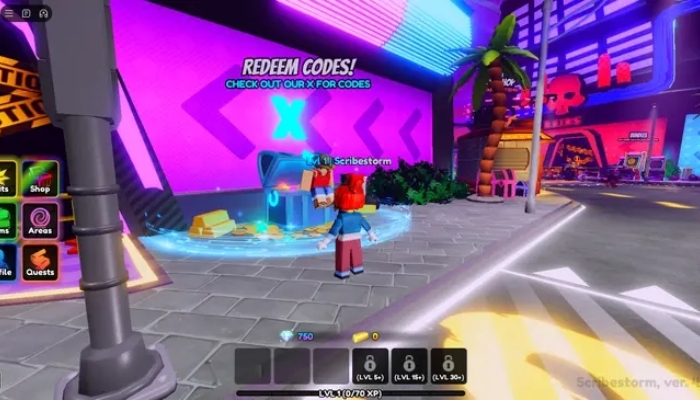Screen dimensions: 700x400
Task: Click the headphones icon in top bar
Action: tap(43, 13)
